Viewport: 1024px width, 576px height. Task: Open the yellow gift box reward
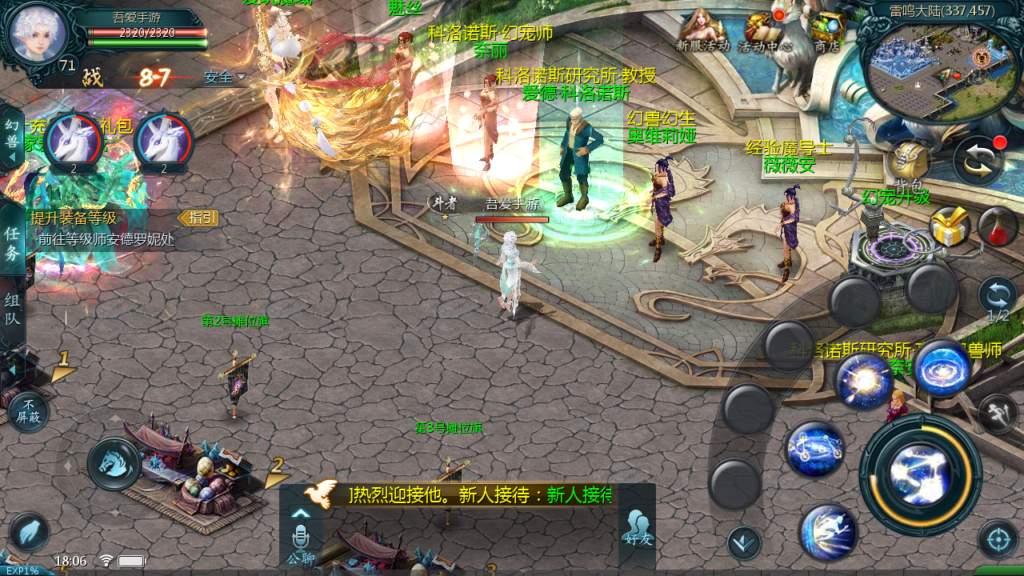pos(950,226)
